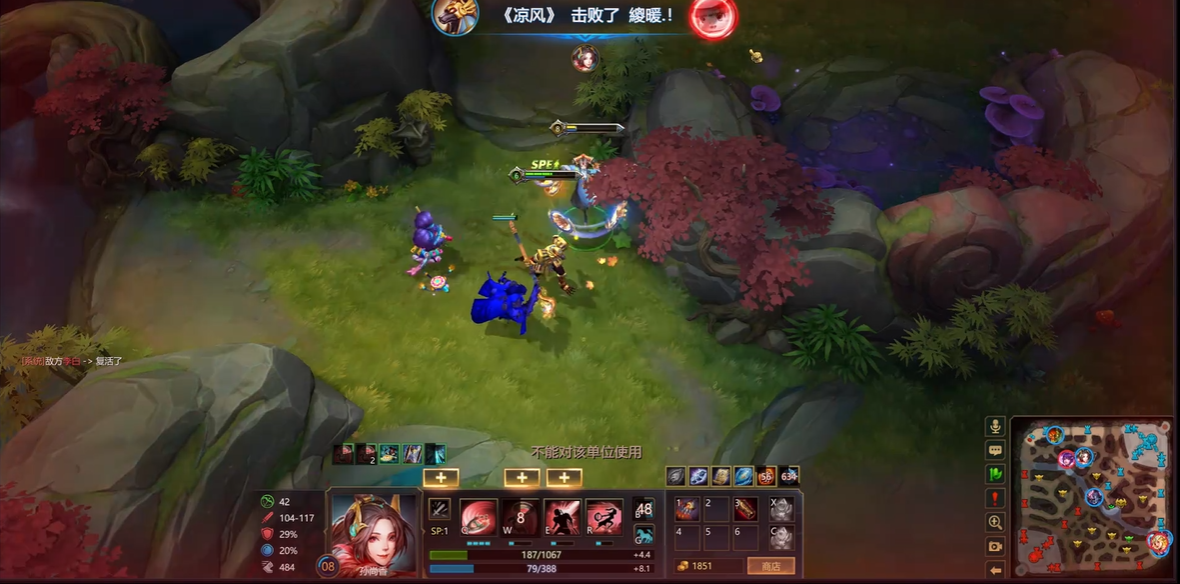Click the minimap magnifier zoom button
The width and height of the screenshot is (1180, 584).
click(x=995, y=522)
